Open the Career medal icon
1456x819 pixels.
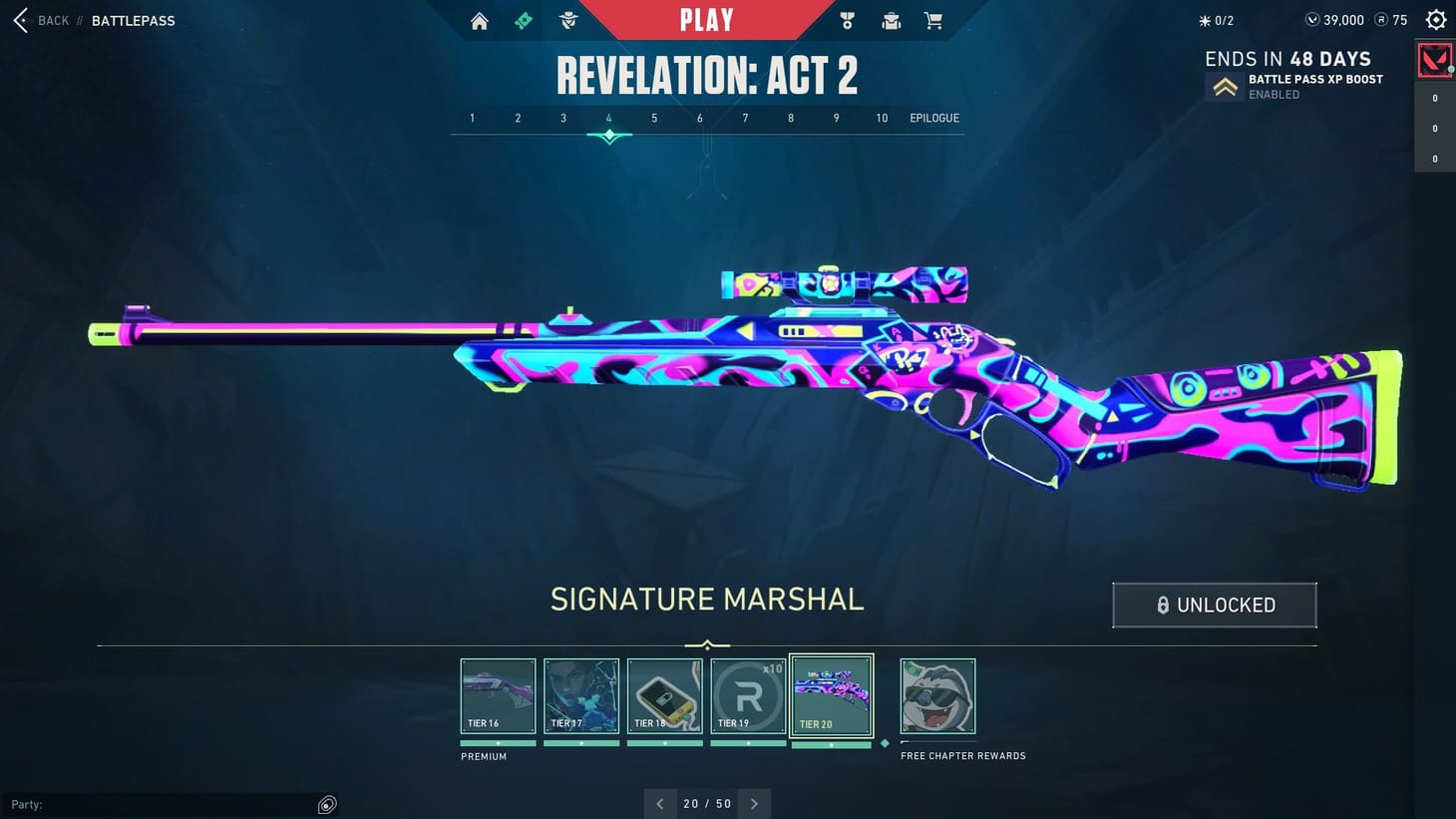pos(847,20)
